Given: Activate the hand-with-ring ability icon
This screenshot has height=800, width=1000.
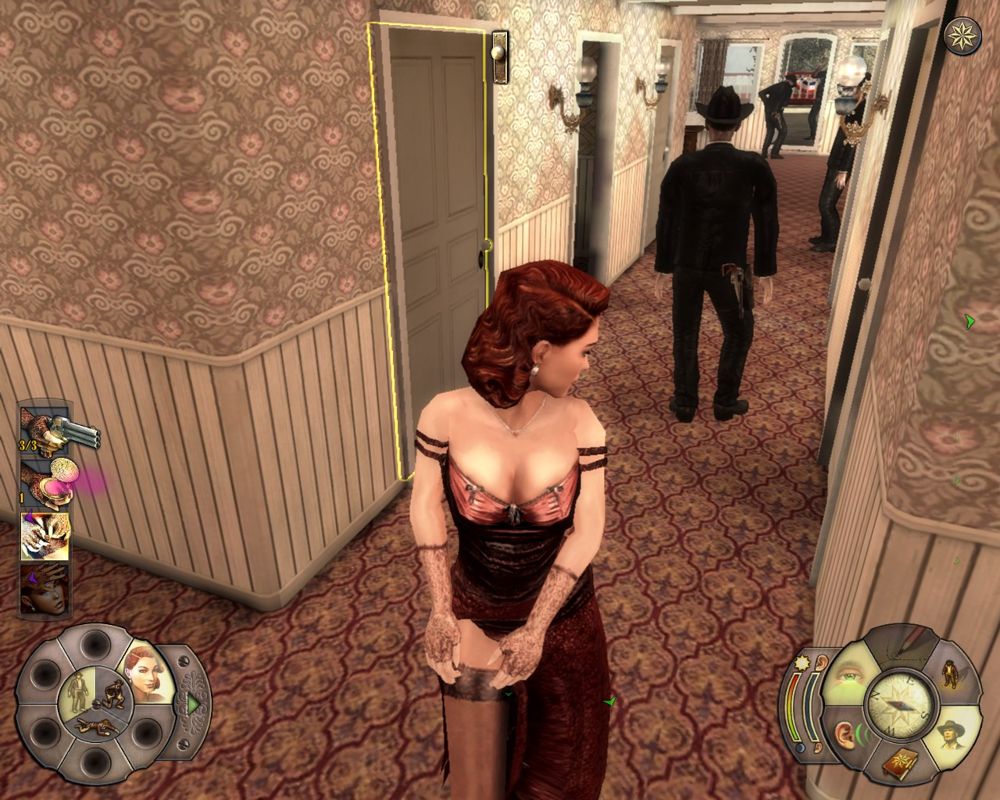Looking at the screenshot, I should 45,536.
